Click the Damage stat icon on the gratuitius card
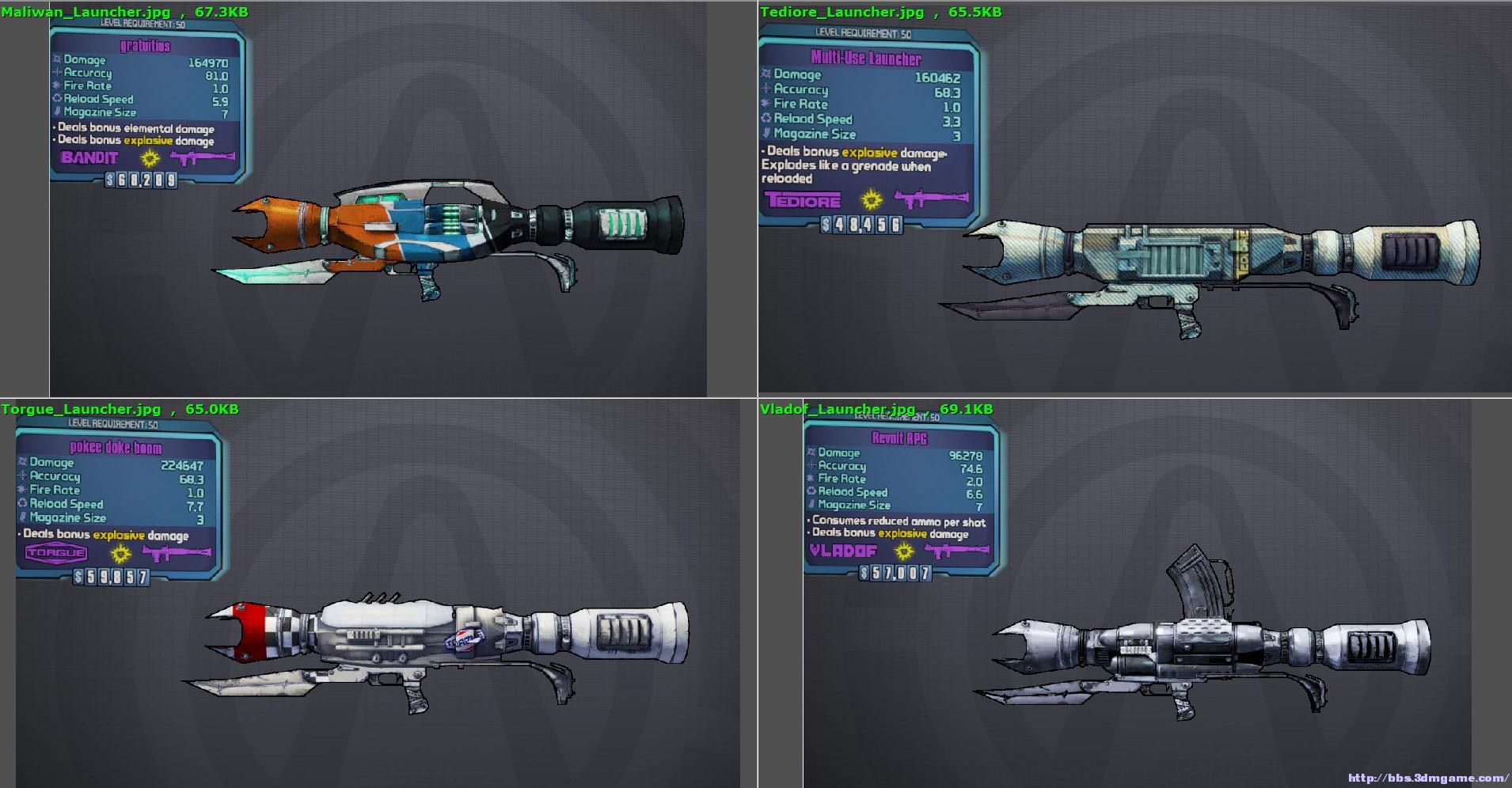This screenshot has height=788, width=1512. click(x=57, y=60)
